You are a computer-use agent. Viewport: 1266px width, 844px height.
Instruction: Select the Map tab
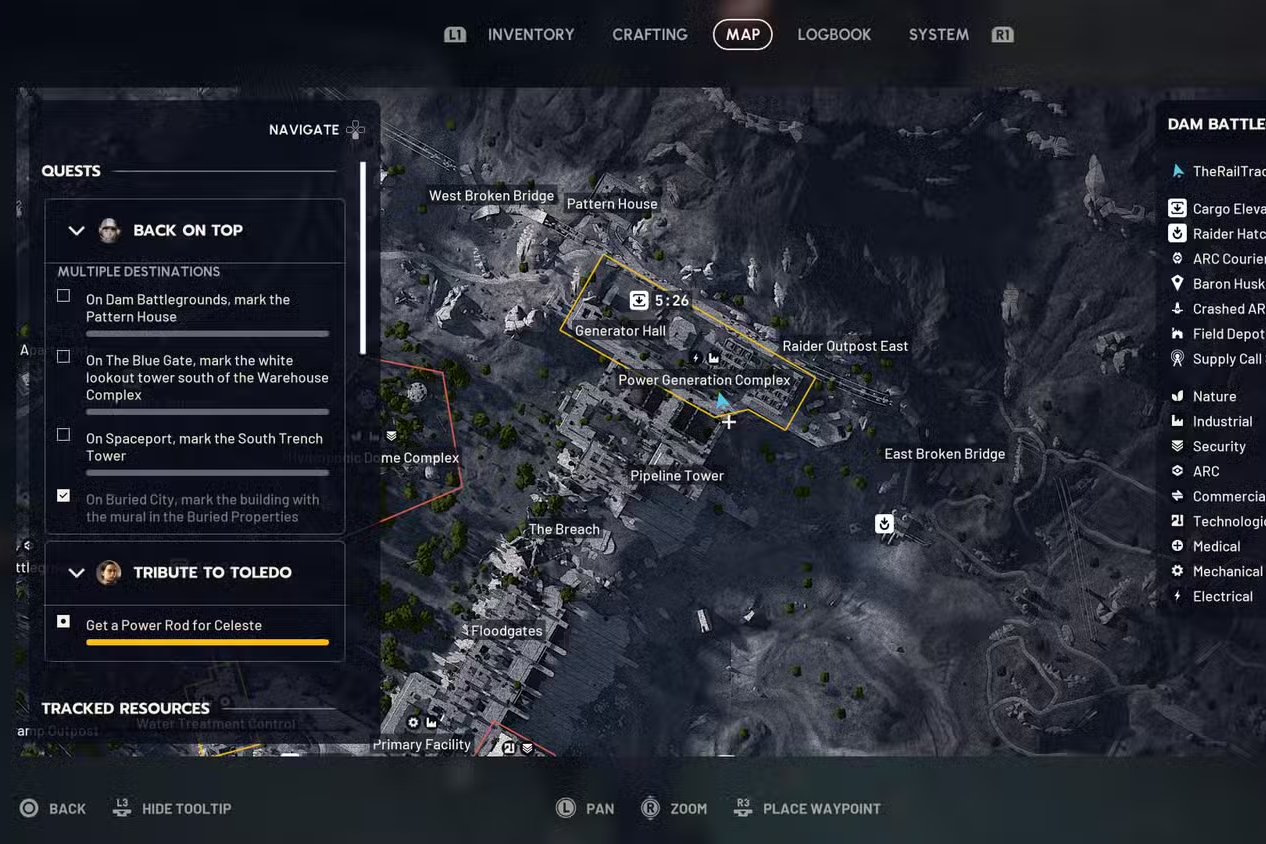743,34
